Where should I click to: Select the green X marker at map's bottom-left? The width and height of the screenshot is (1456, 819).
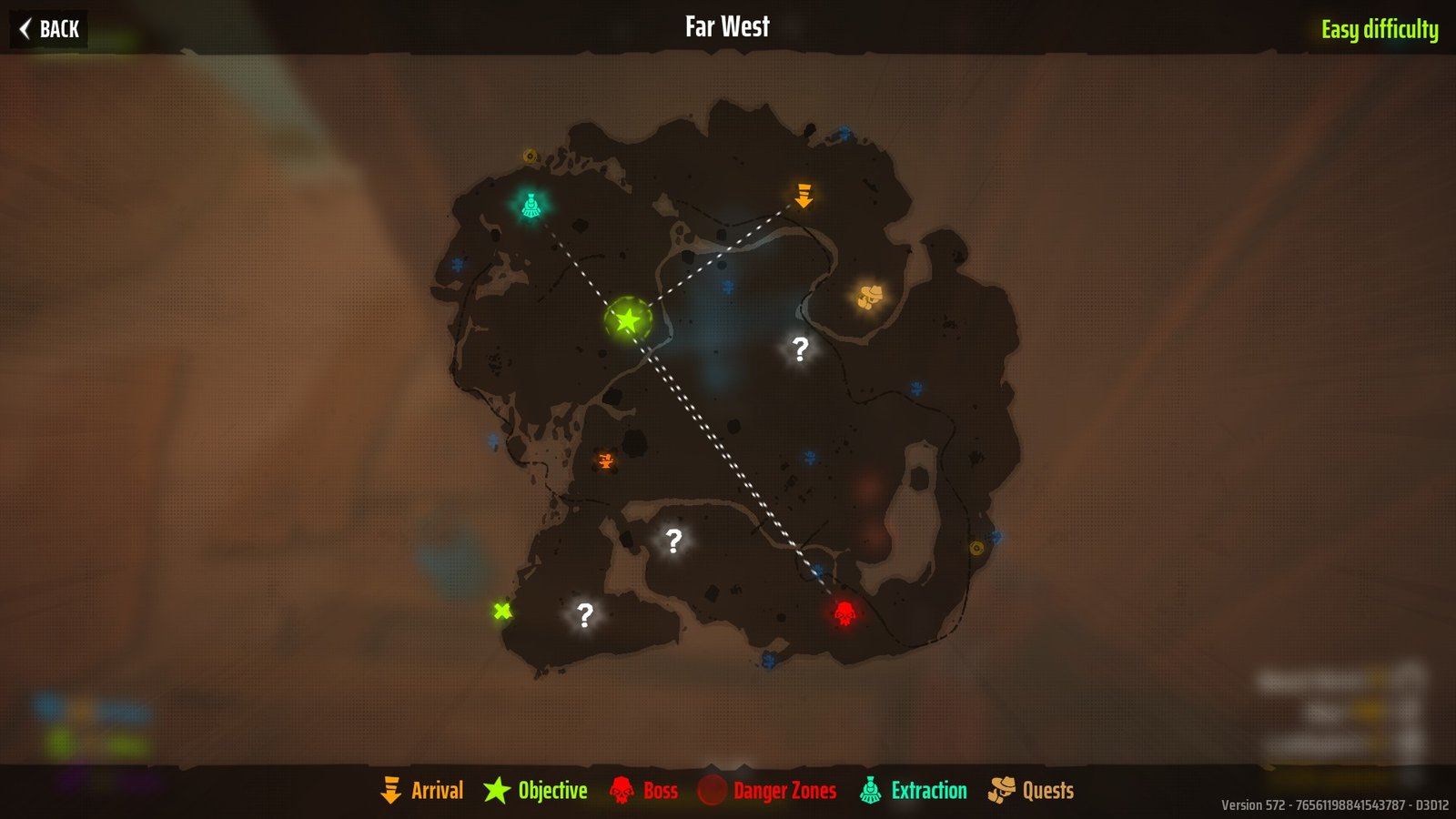[501, 610]
